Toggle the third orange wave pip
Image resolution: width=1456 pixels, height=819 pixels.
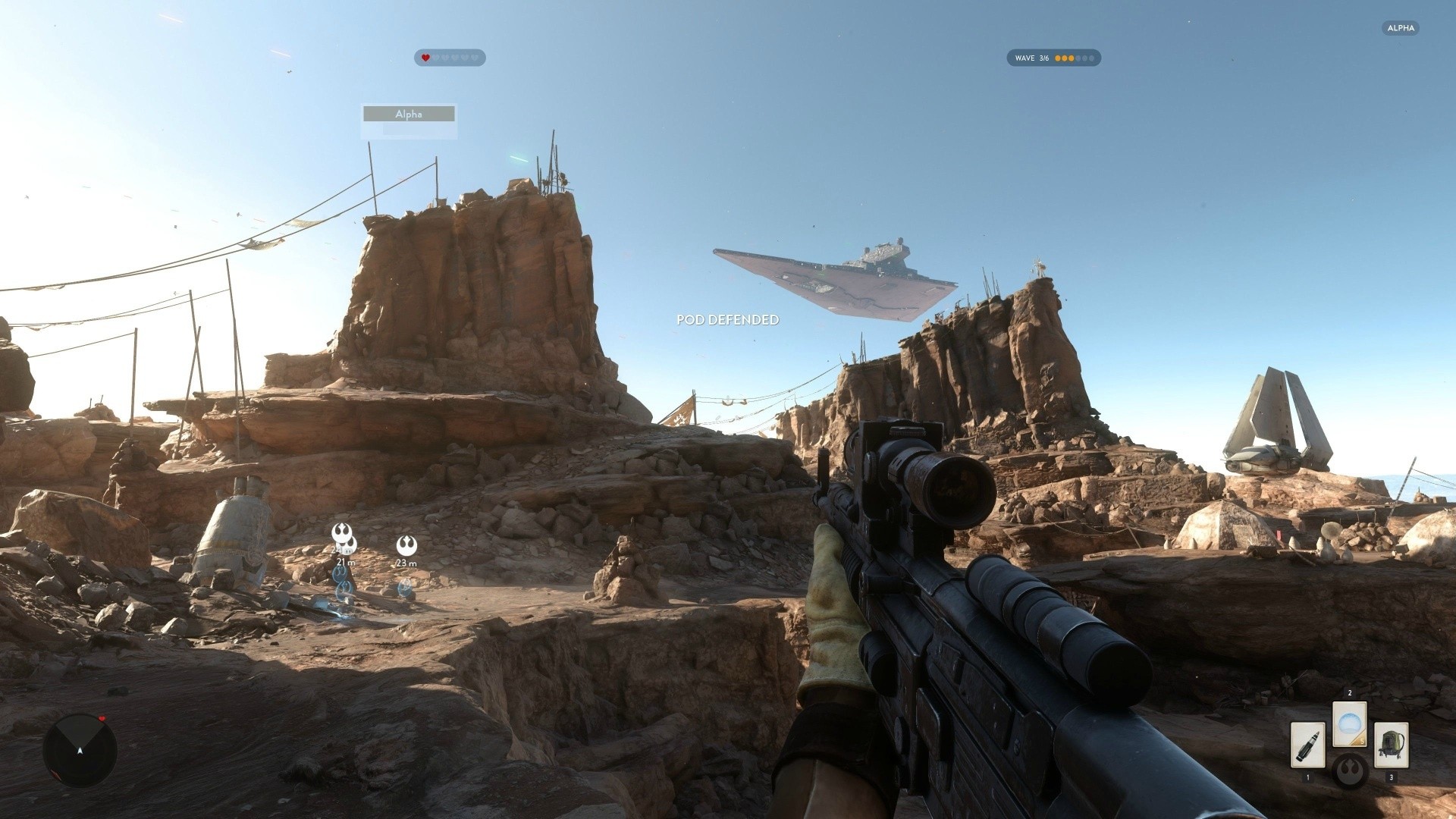(1071, 58)
